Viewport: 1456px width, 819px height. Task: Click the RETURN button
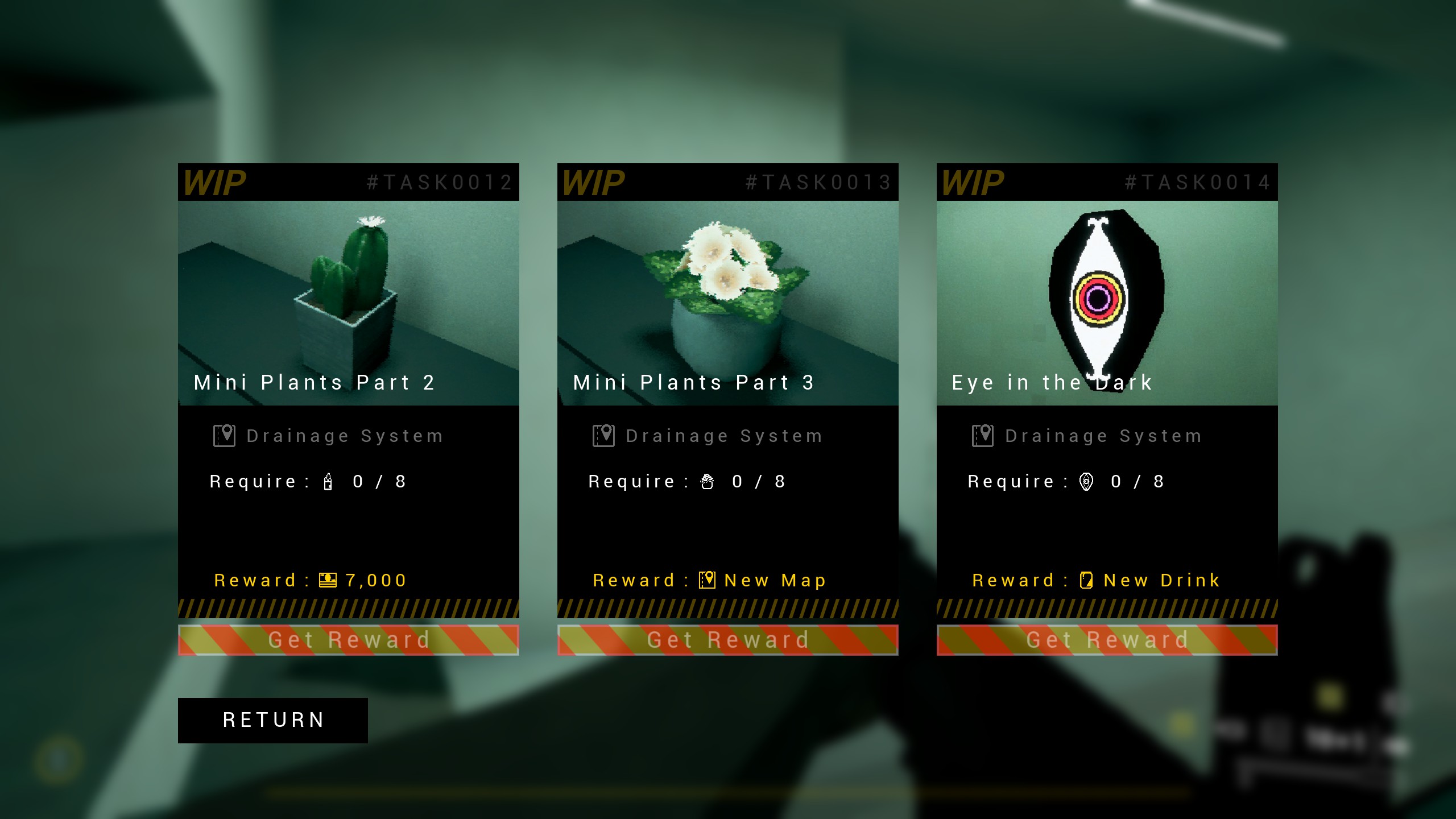coord(272,720)
